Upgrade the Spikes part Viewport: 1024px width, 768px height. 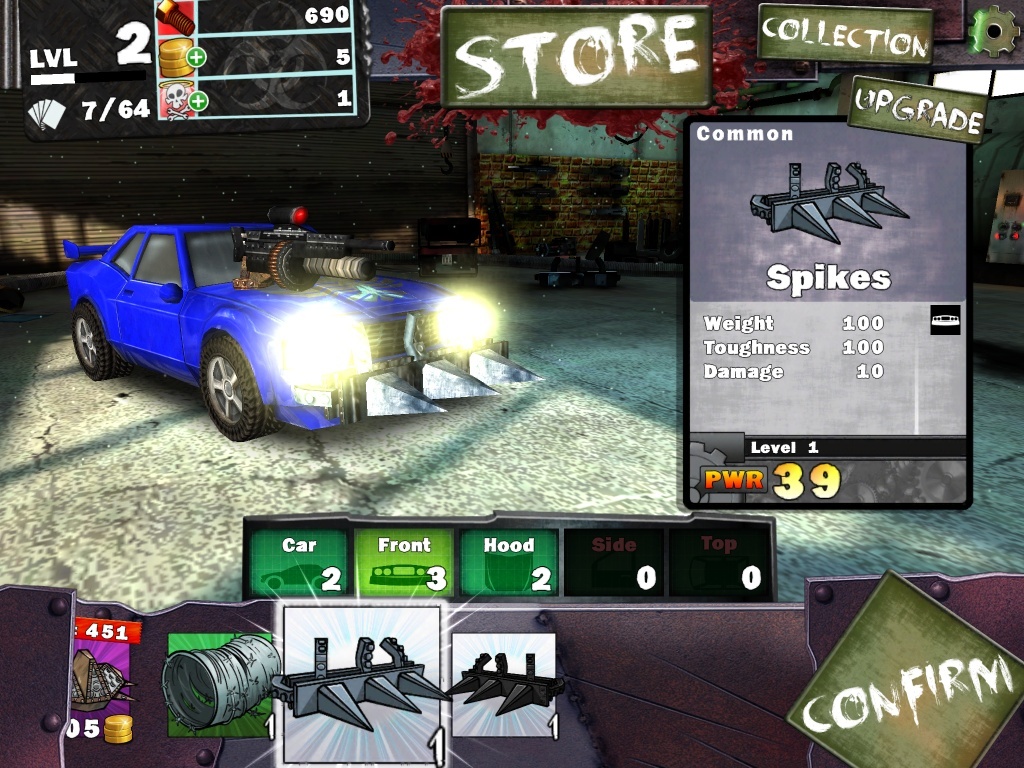tap(916, 110)
